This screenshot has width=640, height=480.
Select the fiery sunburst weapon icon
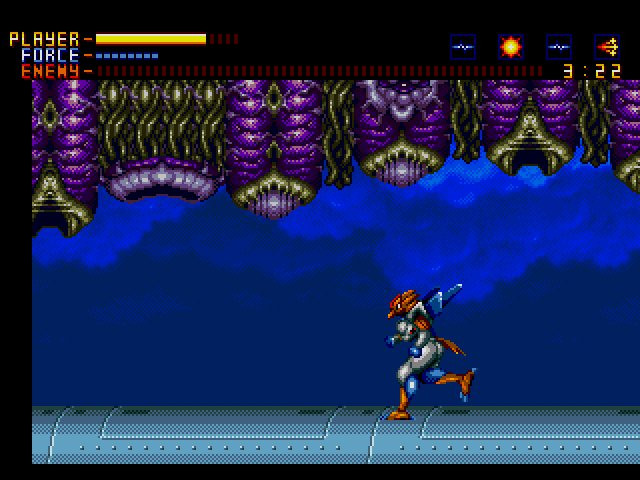tap(511, 46)
